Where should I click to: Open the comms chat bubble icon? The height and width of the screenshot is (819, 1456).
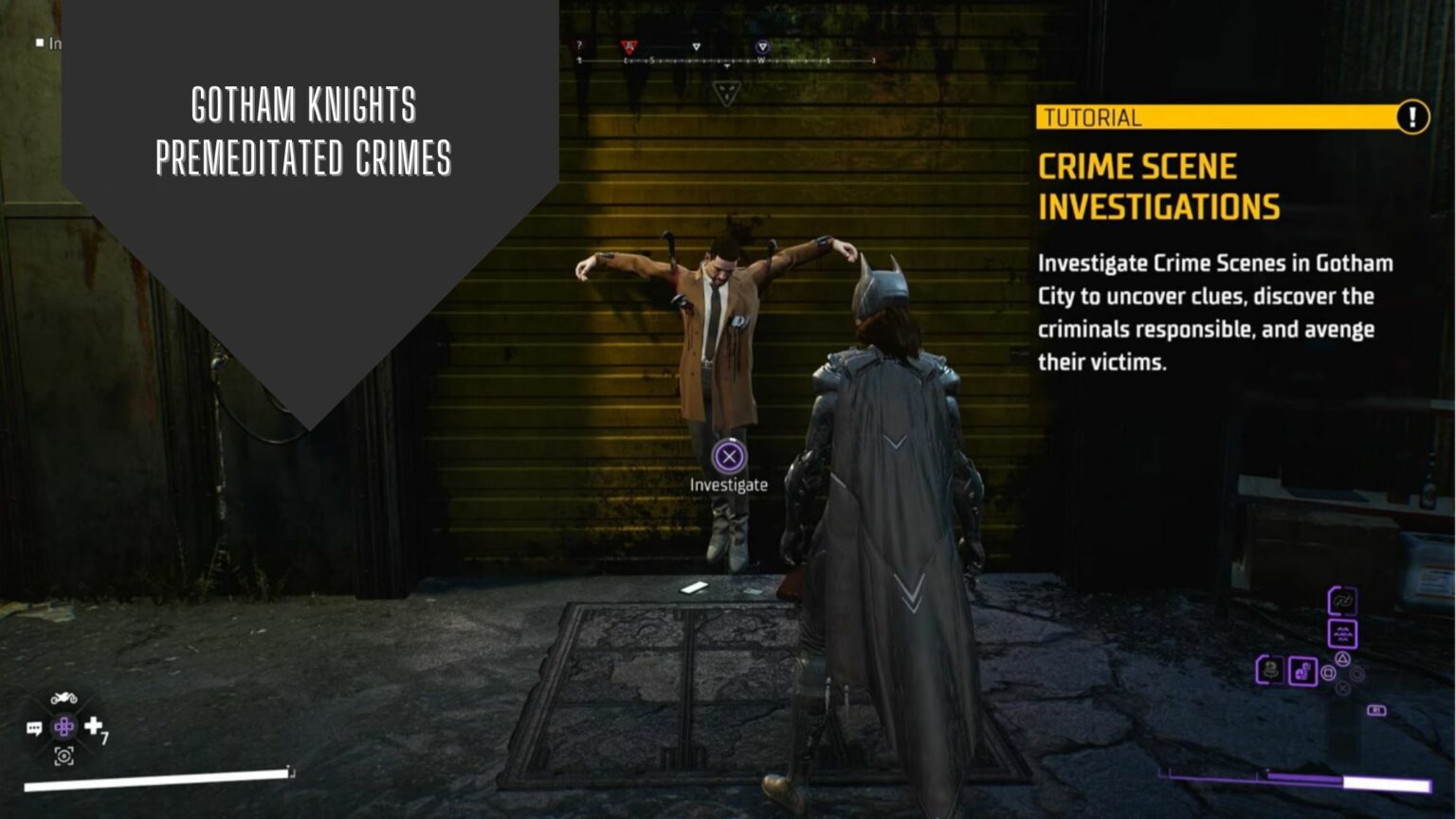coord(35,727)
